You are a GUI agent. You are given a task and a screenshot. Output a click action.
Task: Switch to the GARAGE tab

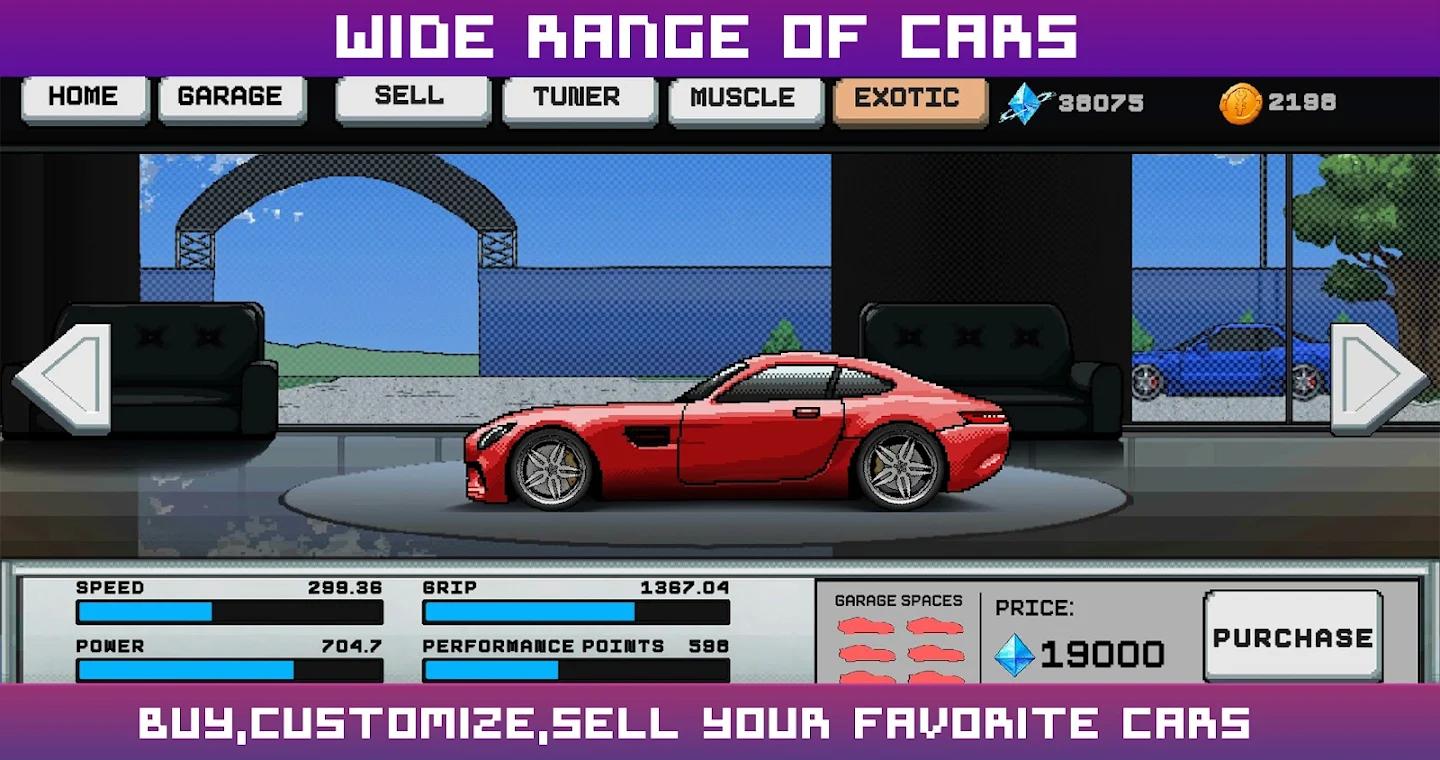(x=231, y=96)
